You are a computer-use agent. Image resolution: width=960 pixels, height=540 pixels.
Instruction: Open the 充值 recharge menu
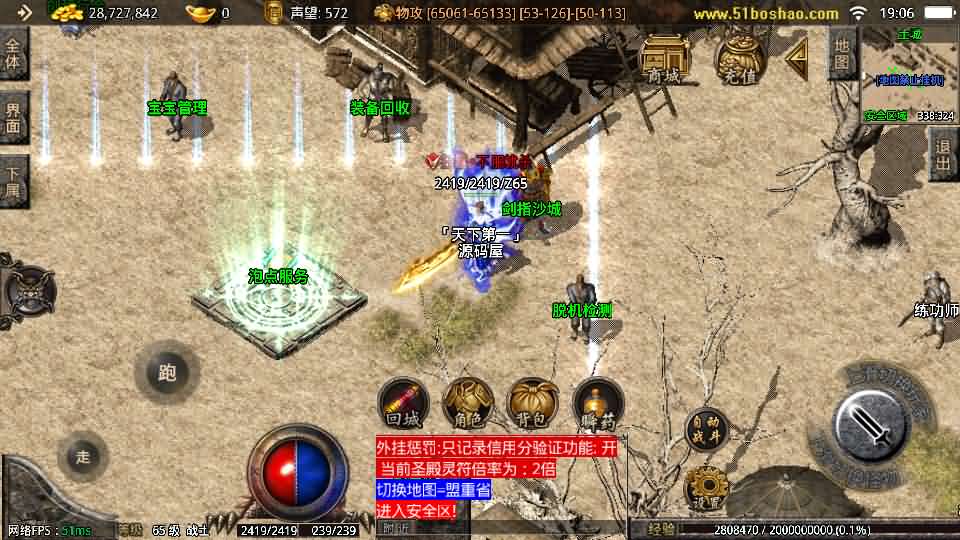741,60
